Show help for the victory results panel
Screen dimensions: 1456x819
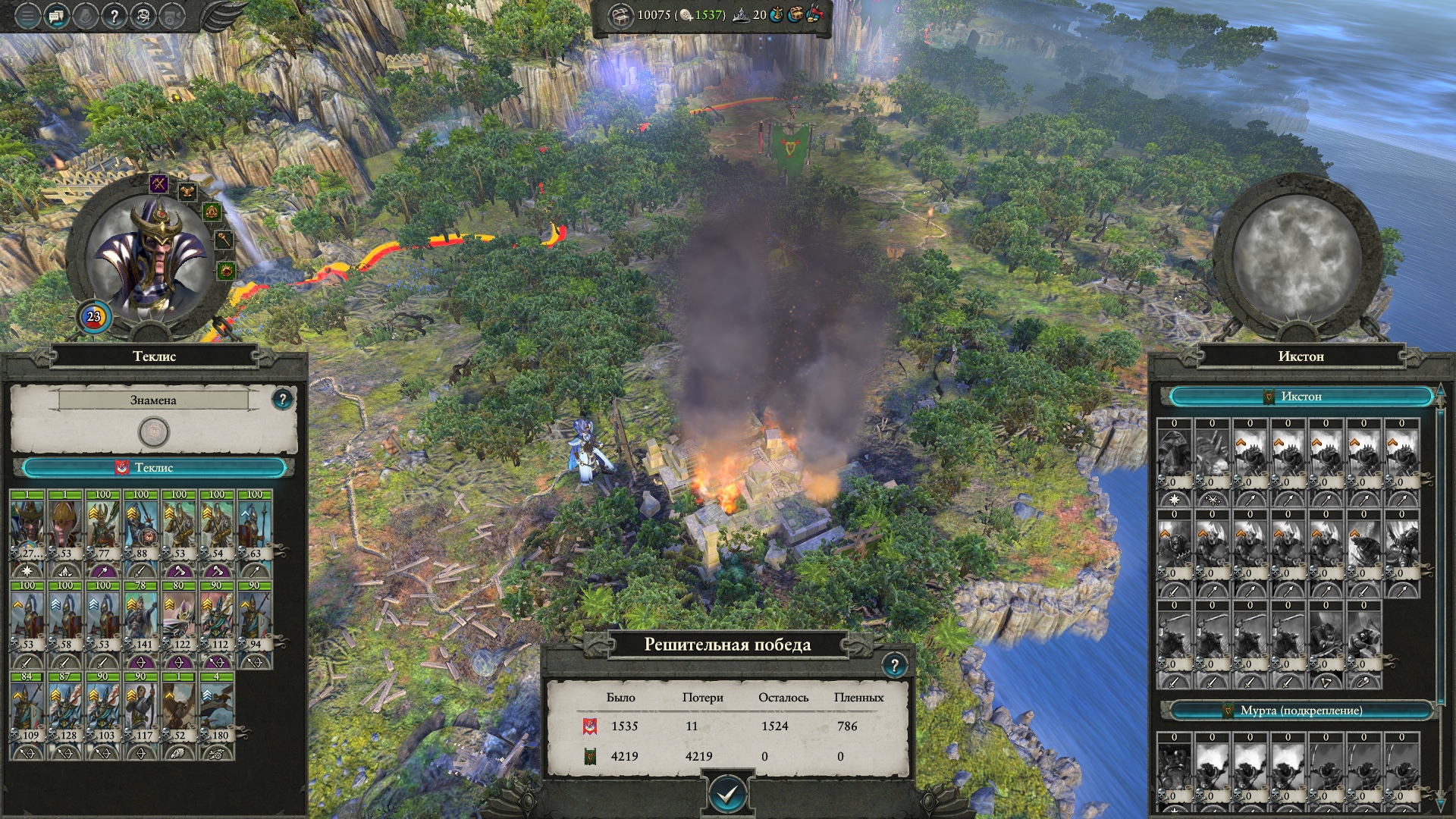(x=894, y=666)
